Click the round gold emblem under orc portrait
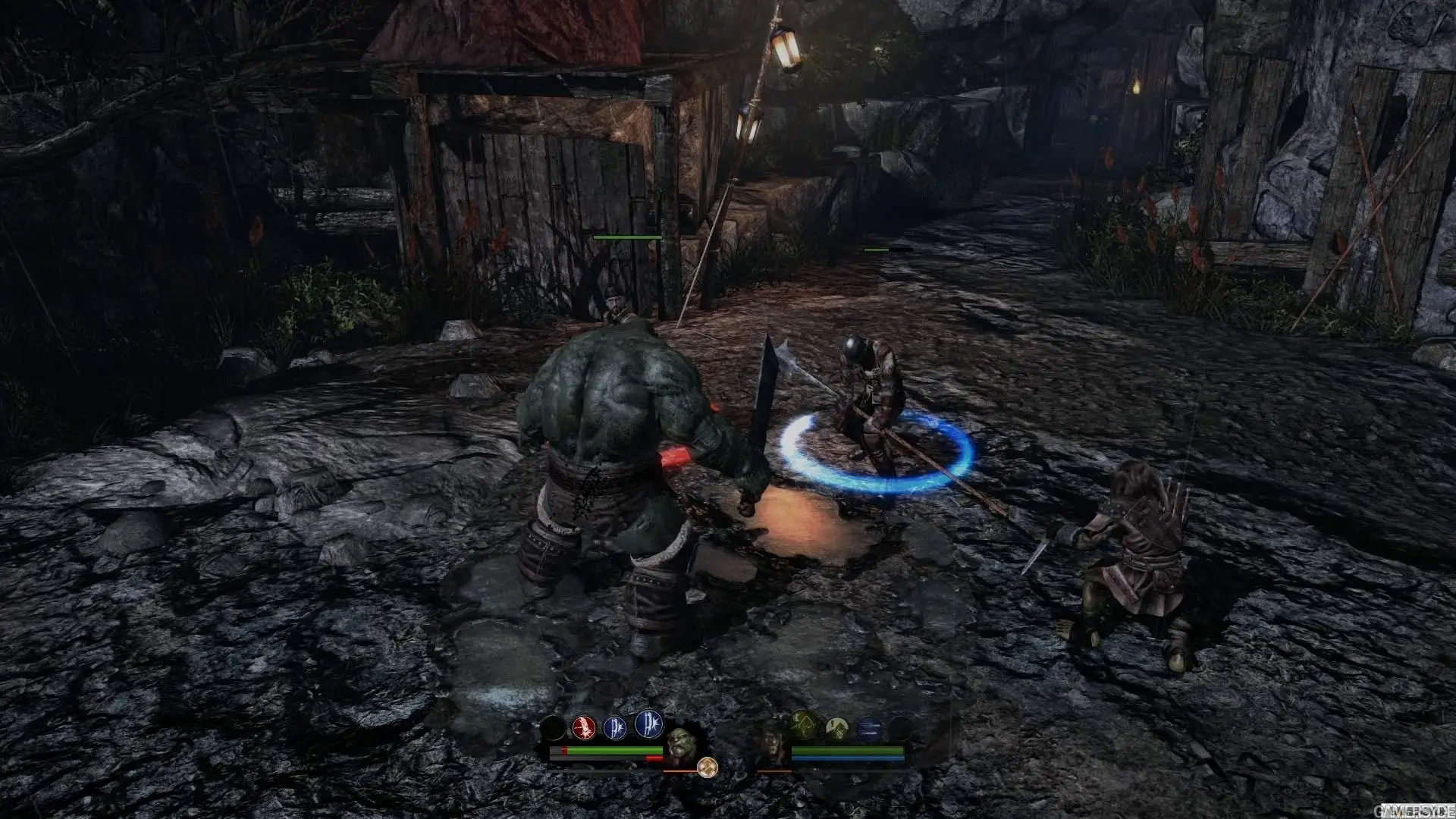The width and height of the screenshot is (1456, 819). (x=707, y=767)
